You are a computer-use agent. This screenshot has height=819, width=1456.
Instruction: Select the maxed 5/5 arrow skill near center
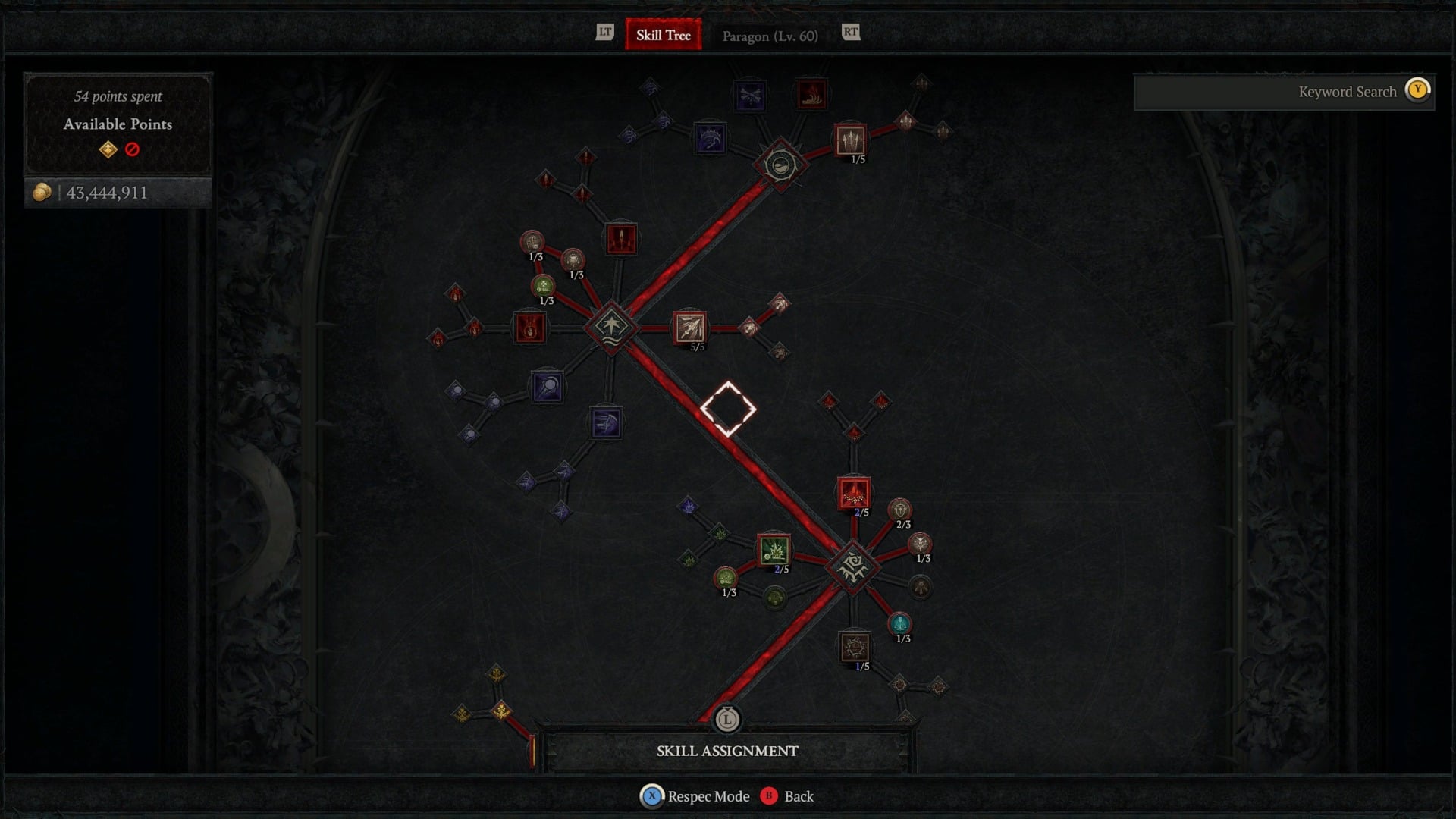pos(689,329)
